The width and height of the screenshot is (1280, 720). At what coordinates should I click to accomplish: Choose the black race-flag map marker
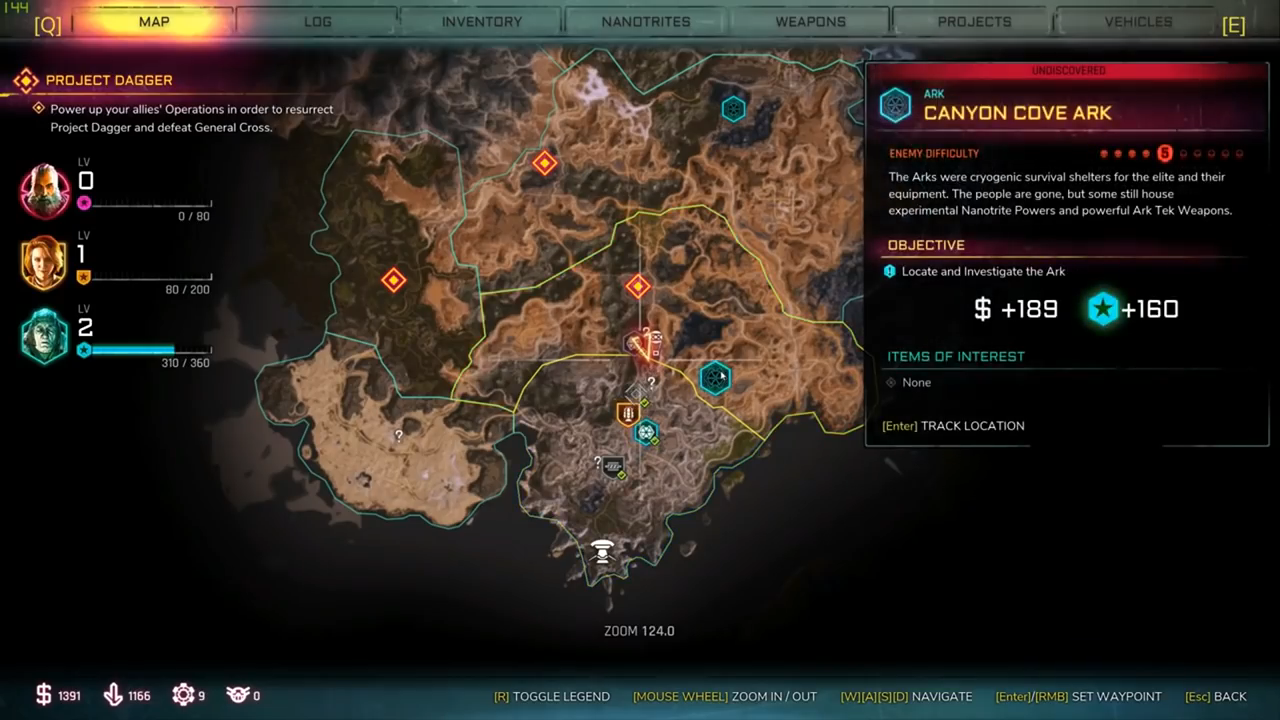pyautogui.click(x=613, y=466)
